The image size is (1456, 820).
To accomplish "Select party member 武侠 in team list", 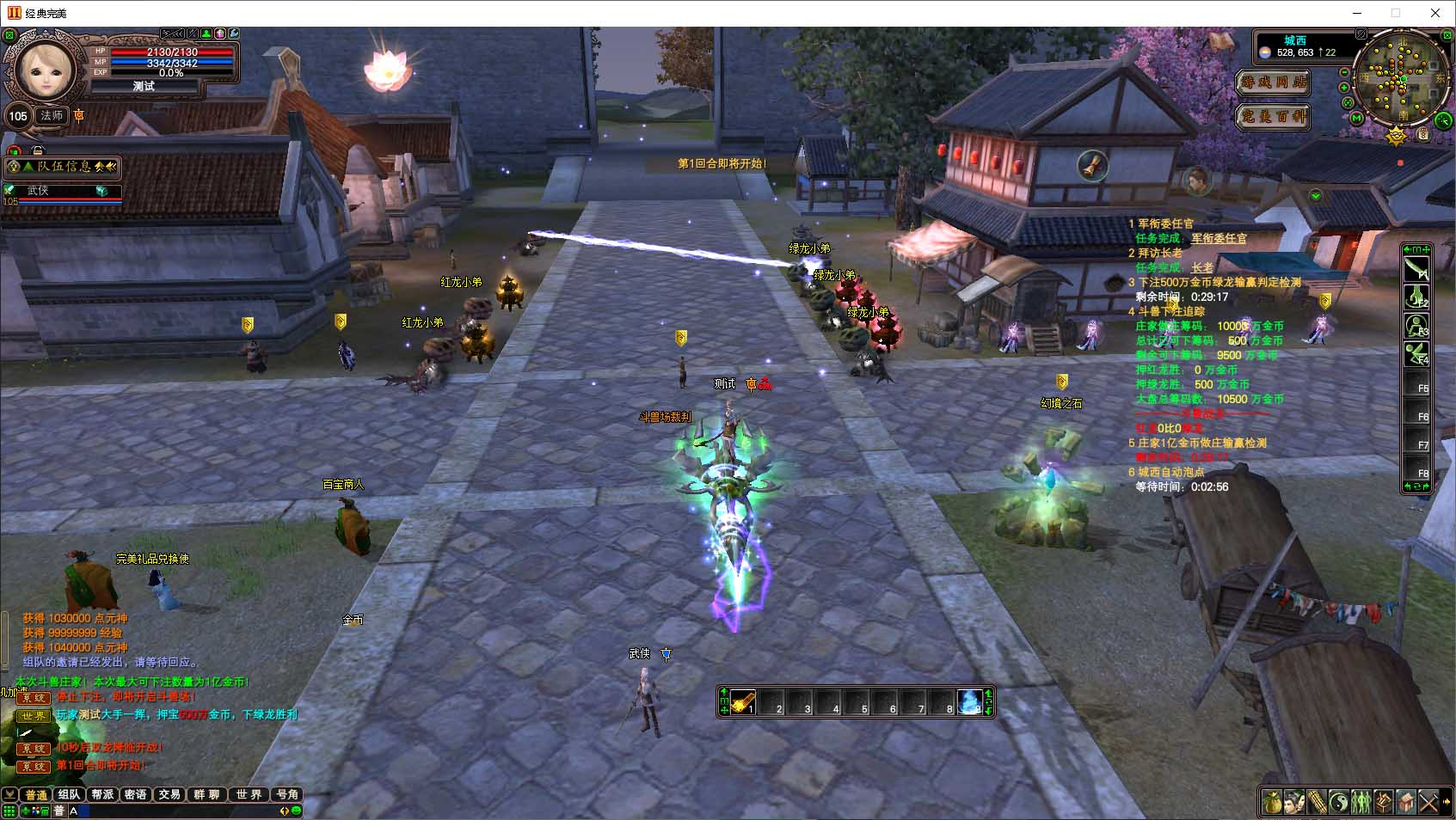I will tap(60, 191).
